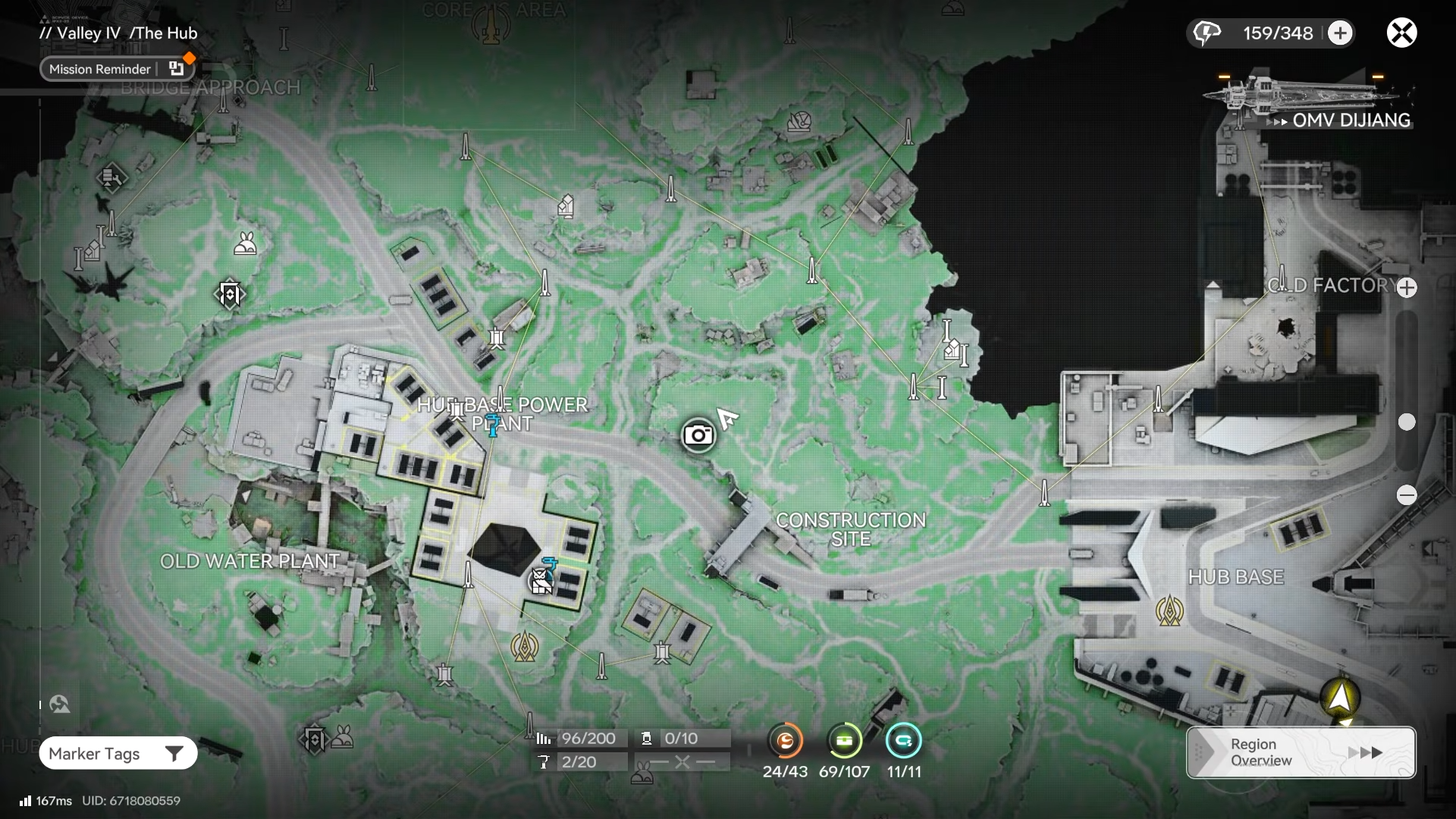Select the camera marker on the map

click(698, 435)
